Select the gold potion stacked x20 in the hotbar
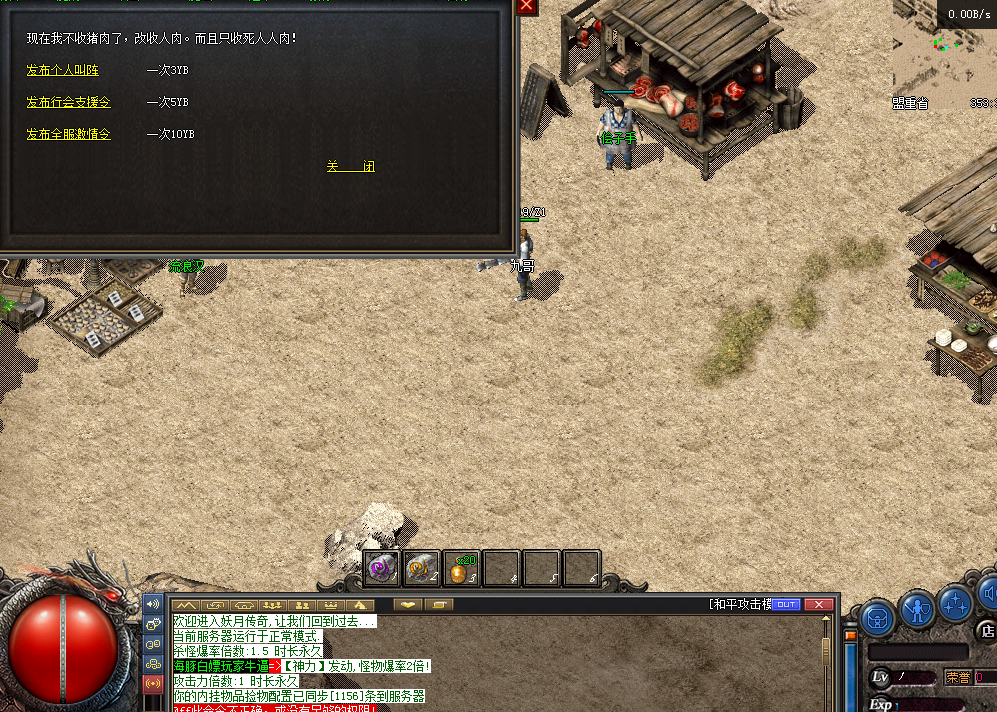 (461, 569)
